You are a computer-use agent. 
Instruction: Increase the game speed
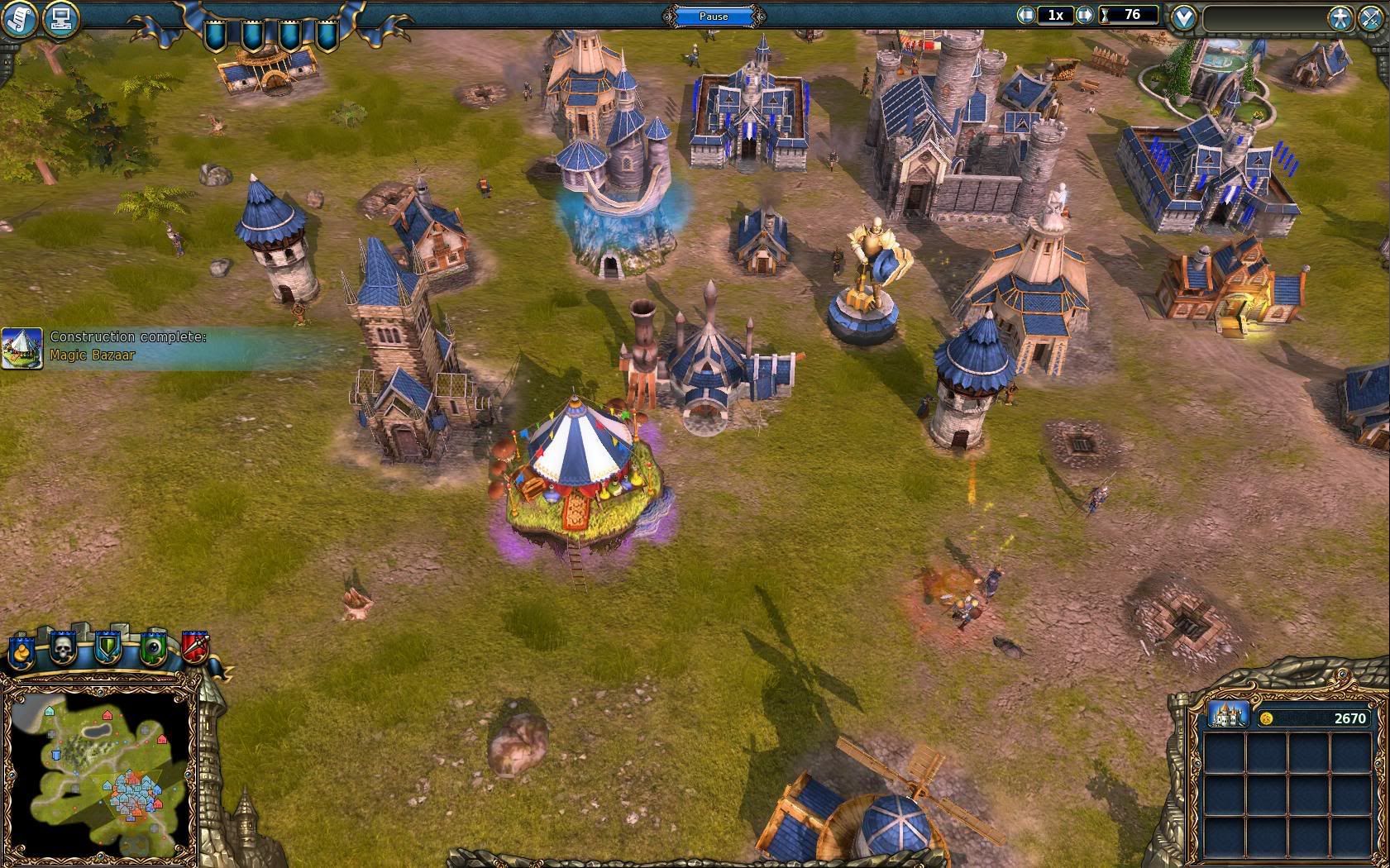1085,15
